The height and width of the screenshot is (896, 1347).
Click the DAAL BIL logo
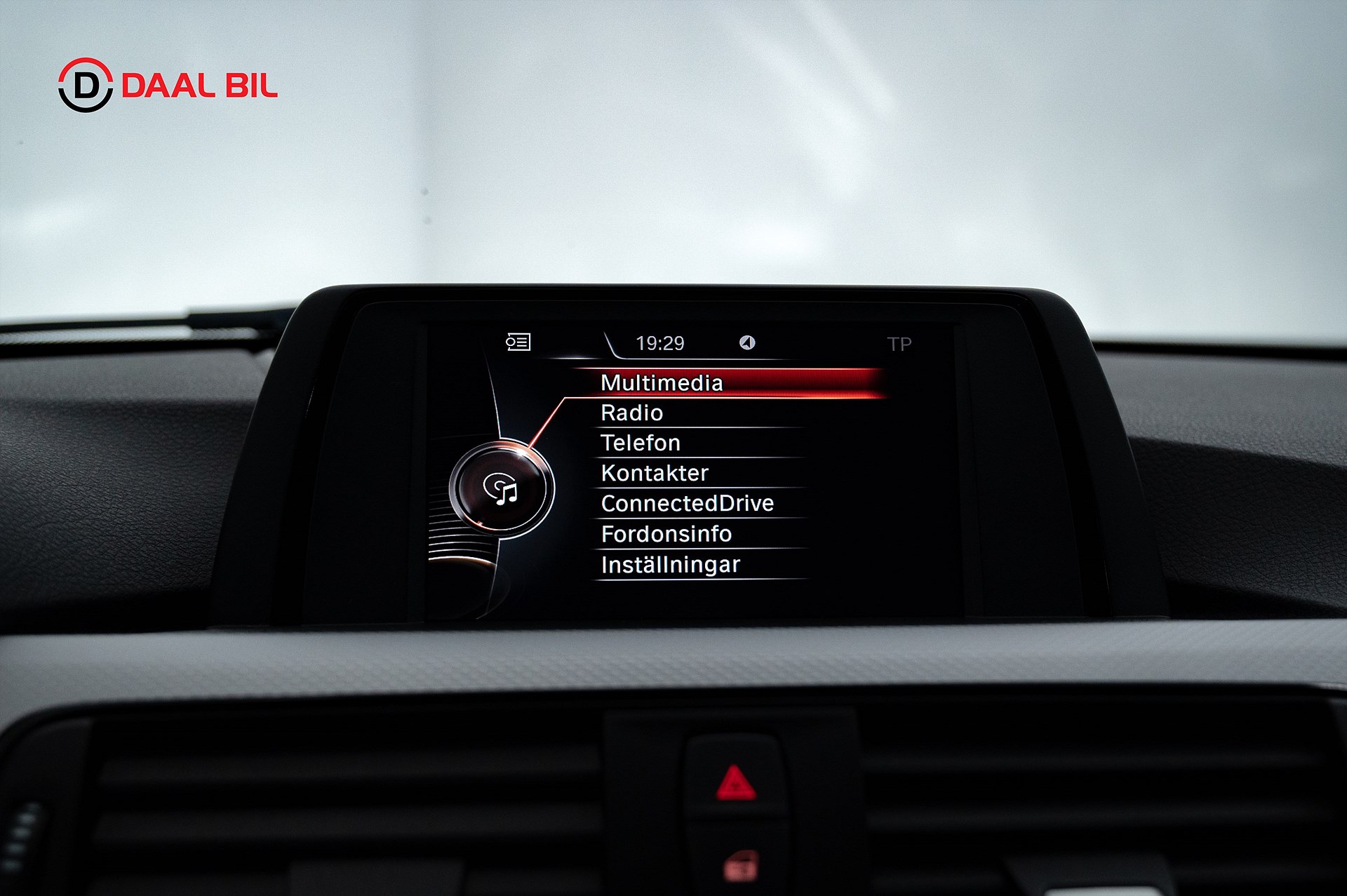pos(168,86)
